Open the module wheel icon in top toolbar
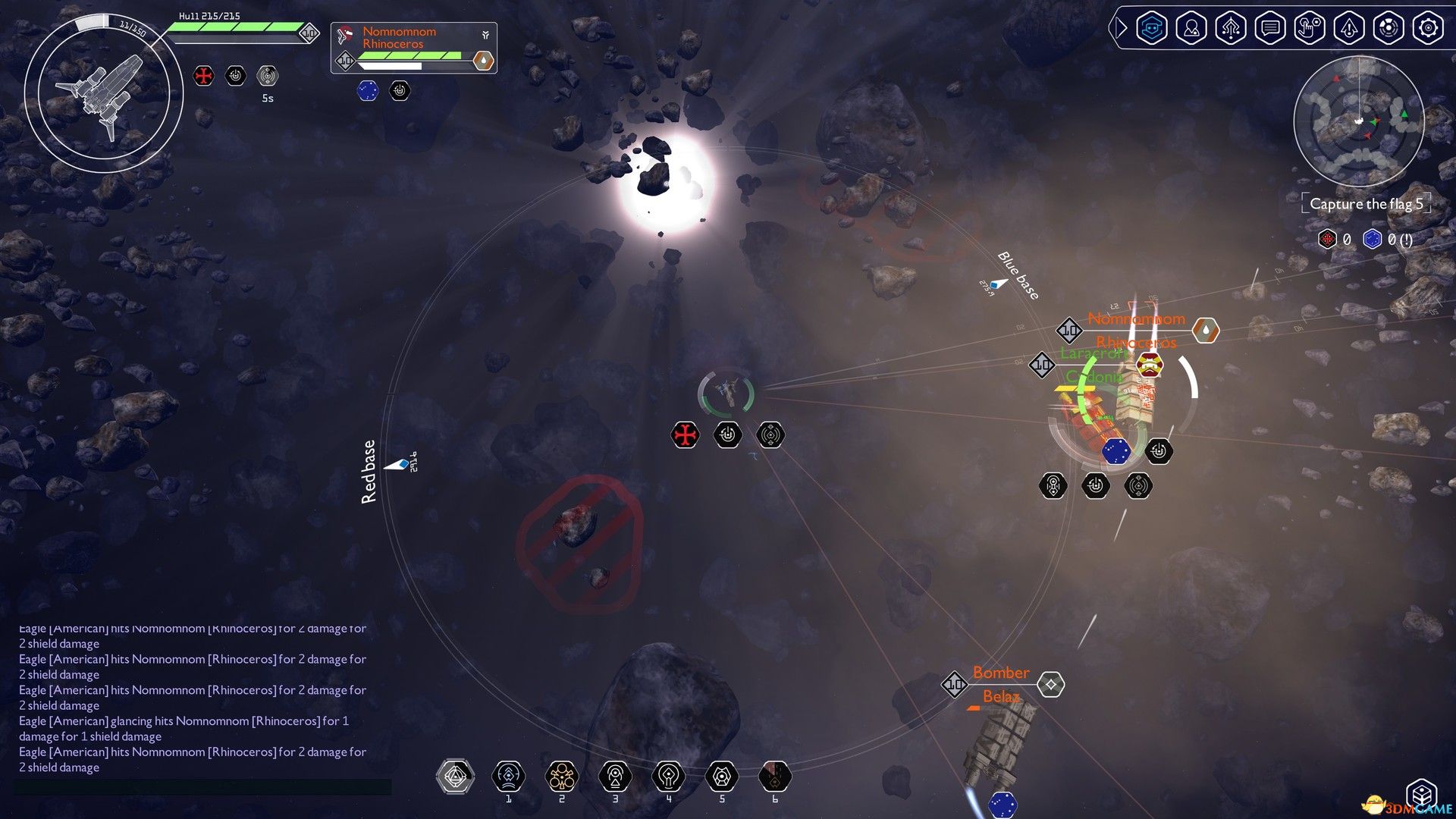Screen dimensions: 1456x819 click(1389, 28)
